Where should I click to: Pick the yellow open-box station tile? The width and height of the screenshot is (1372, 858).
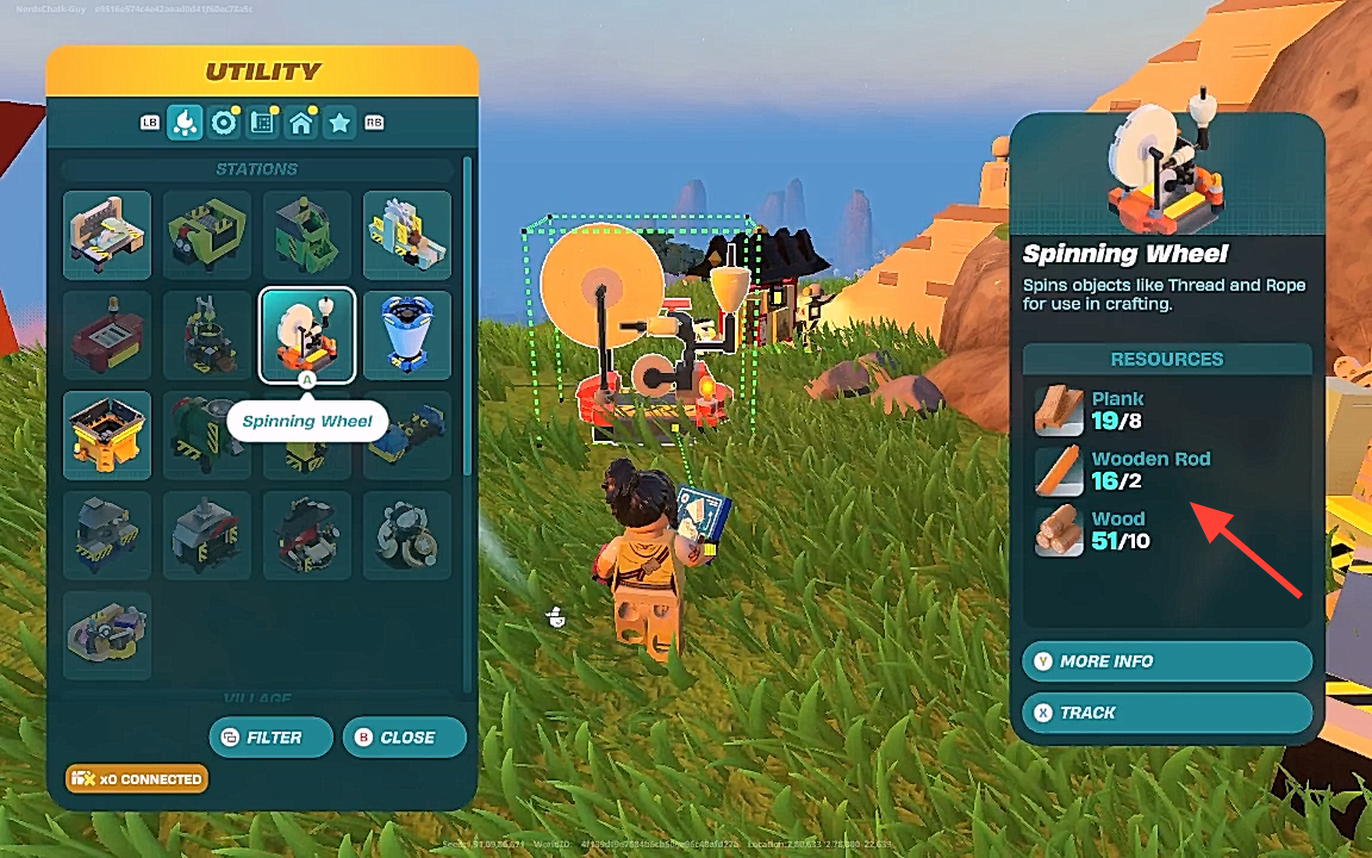[107, 435]
